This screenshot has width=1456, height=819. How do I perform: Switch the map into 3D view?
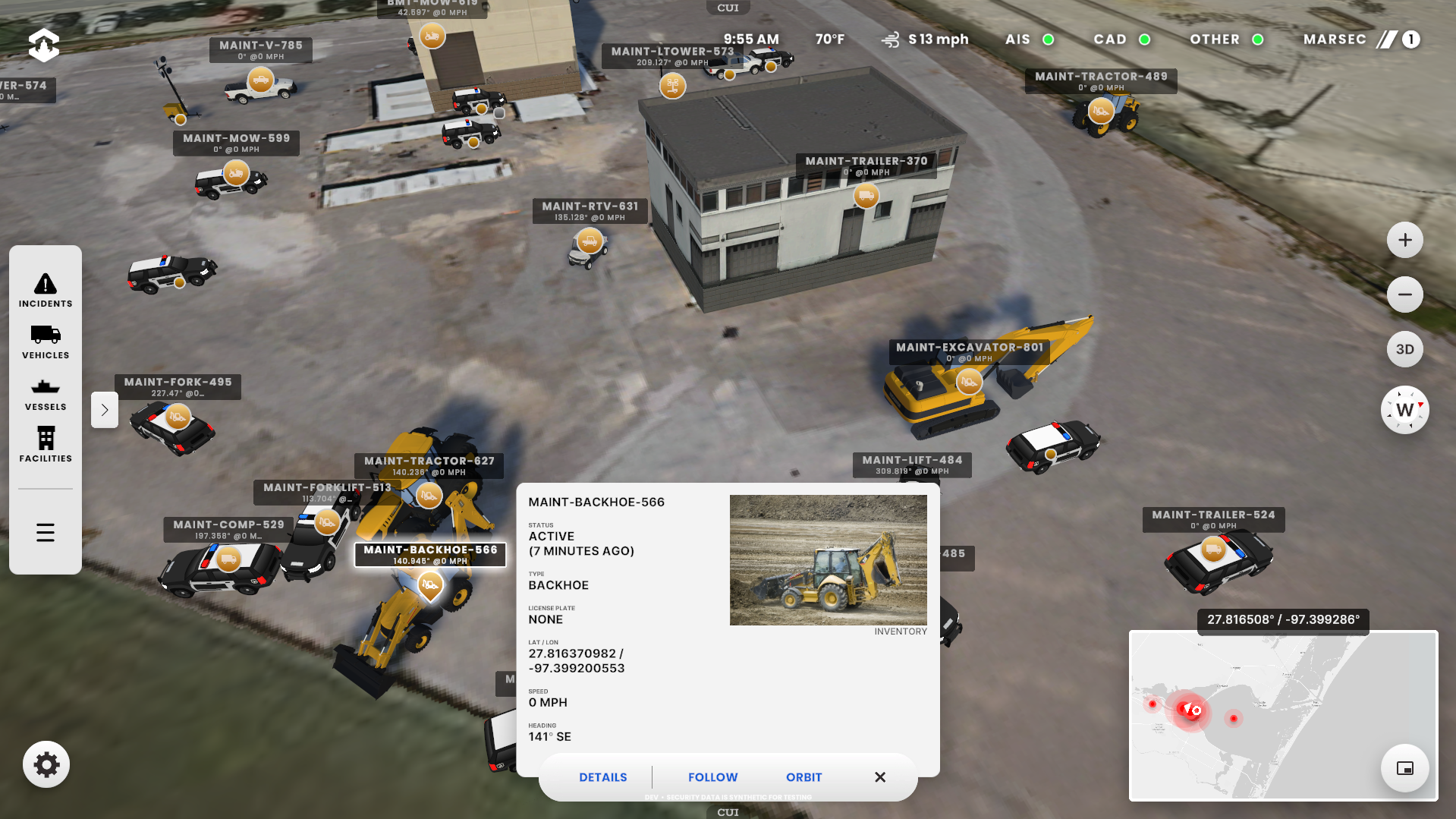coord(1404,349)
